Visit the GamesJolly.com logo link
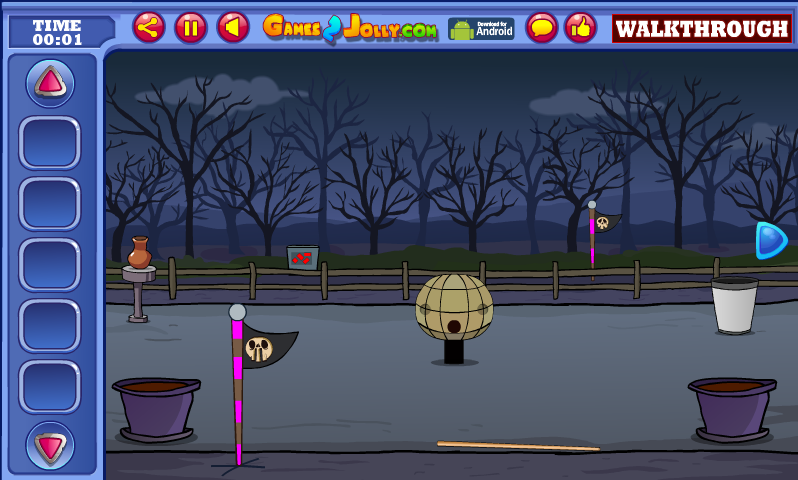 click(350, 28)
